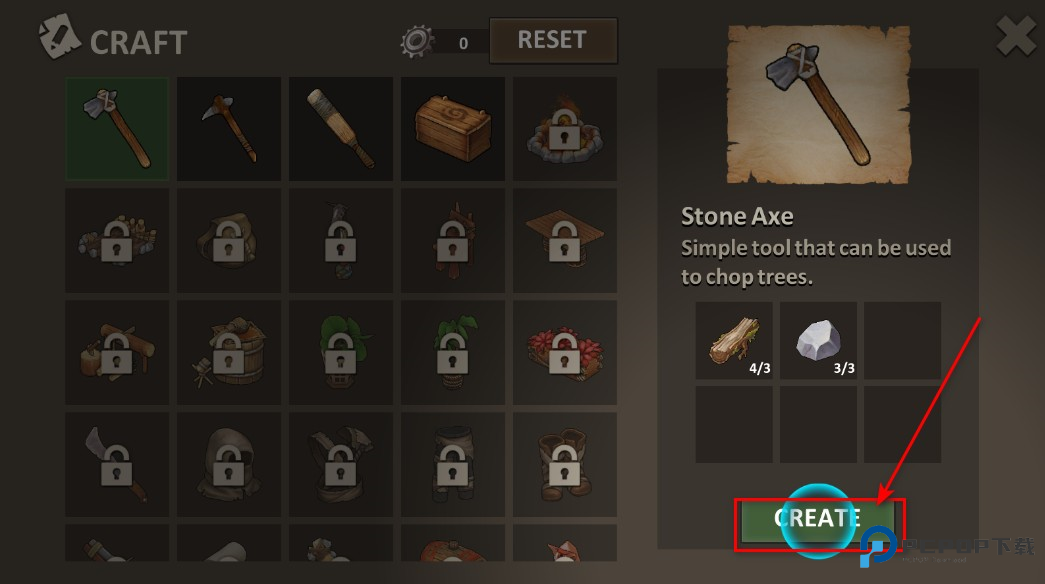The width and height of the screenshot is (1045, 584).
Task: Select the wooden chest recipe
Action: coord(453,129)
